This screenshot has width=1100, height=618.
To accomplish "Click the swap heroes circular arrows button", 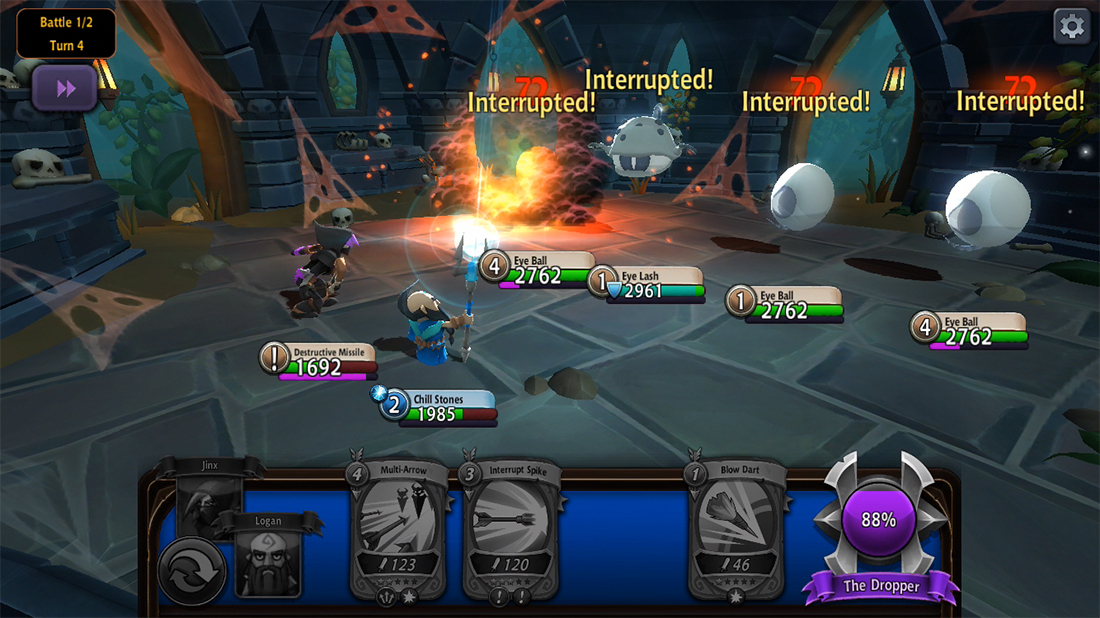I will coord(191,570).
